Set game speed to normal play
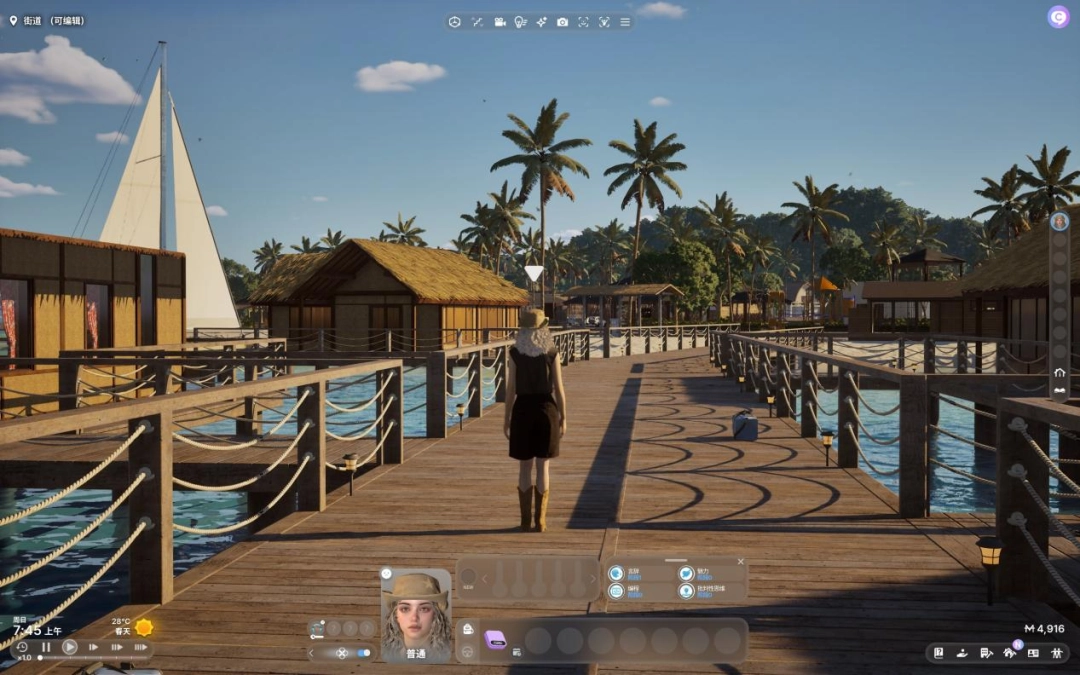This screenshot has height=675, width=1080. (70, 647)
